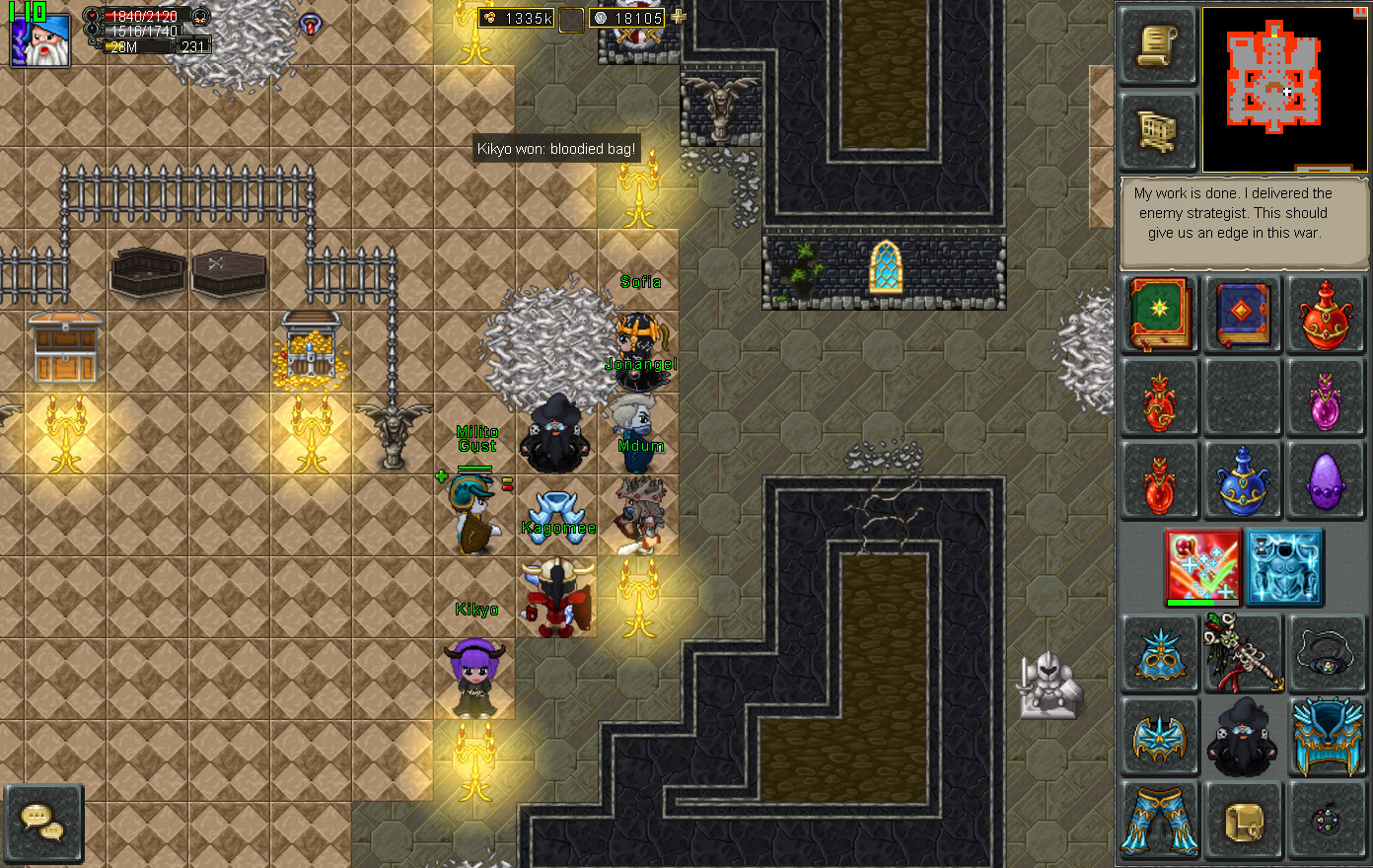Select the purple egg item
Image resolution: width=1373 pixels, height=868 pixels.
click(1327, 481)
